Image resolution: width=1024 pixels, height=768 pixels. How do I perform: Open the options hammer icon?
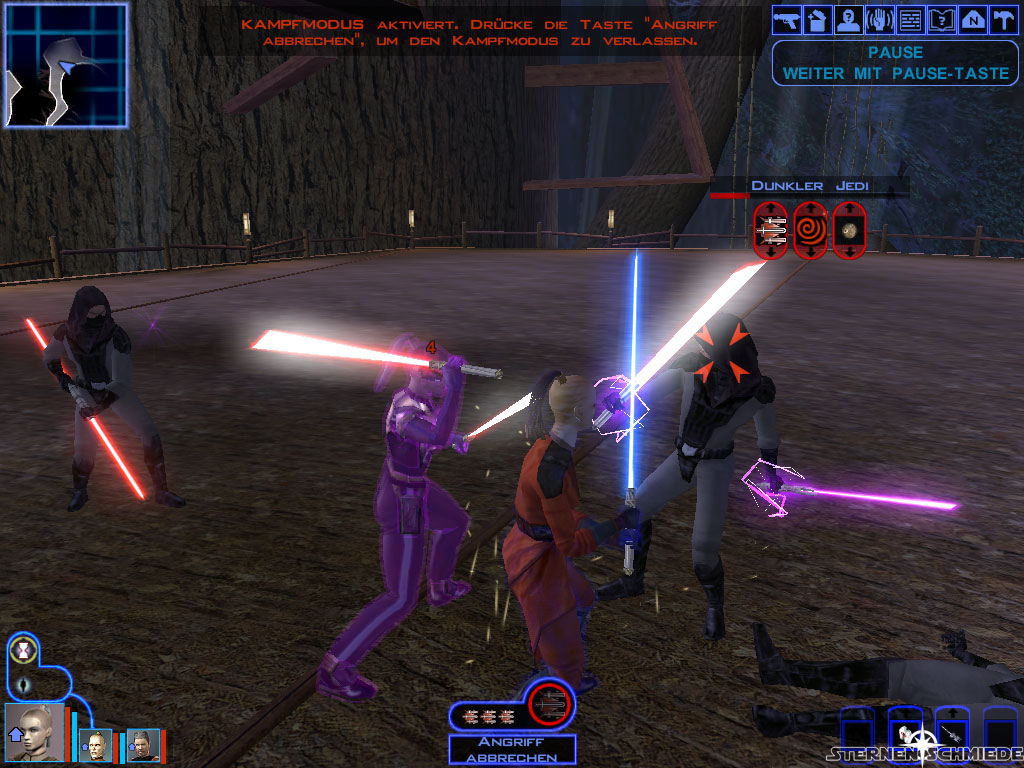click(1002, 19)
